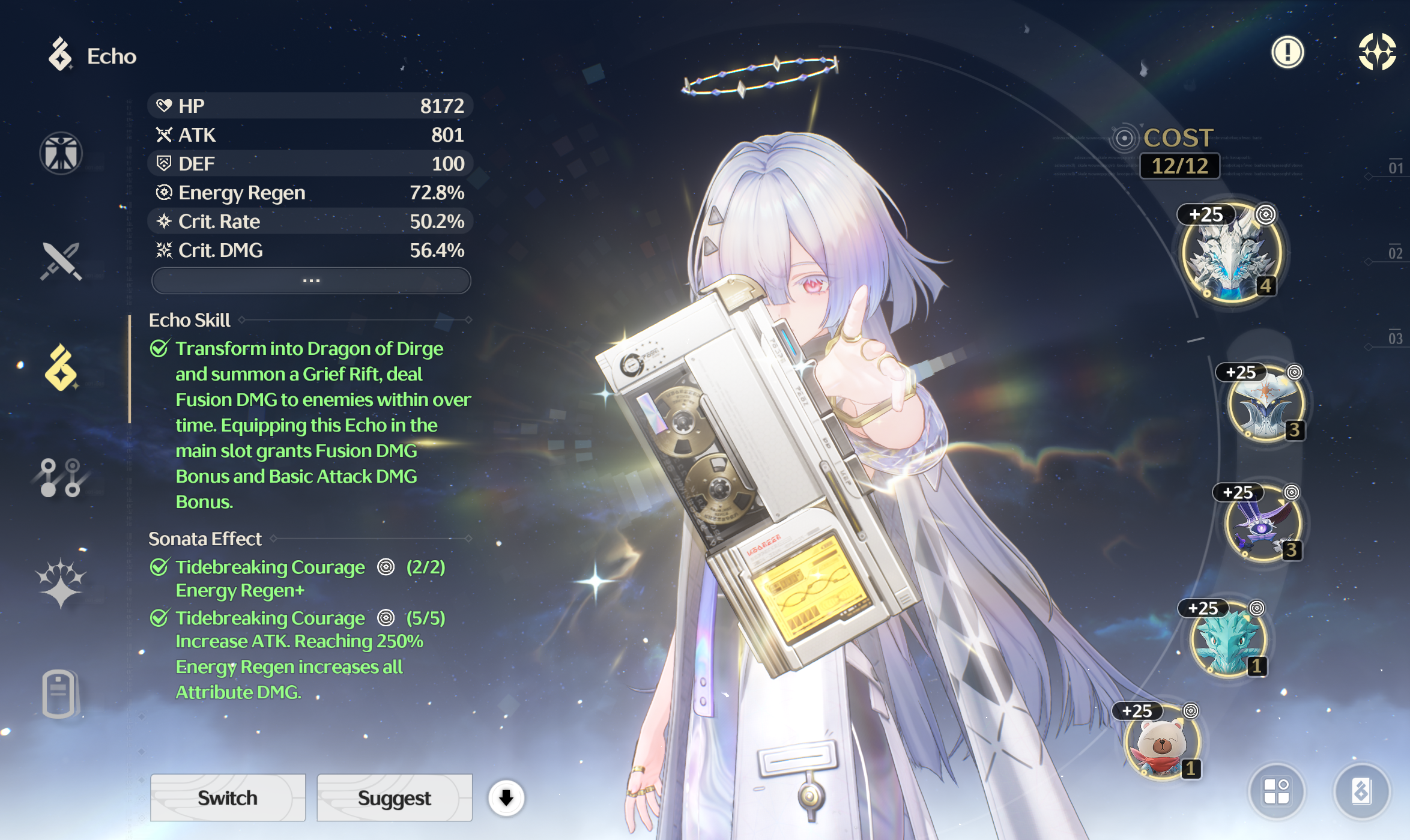The width and height of the screenshot is (1410, 840).
Task: Switch to the resonance chain star tab
Action: click(61, 582)
